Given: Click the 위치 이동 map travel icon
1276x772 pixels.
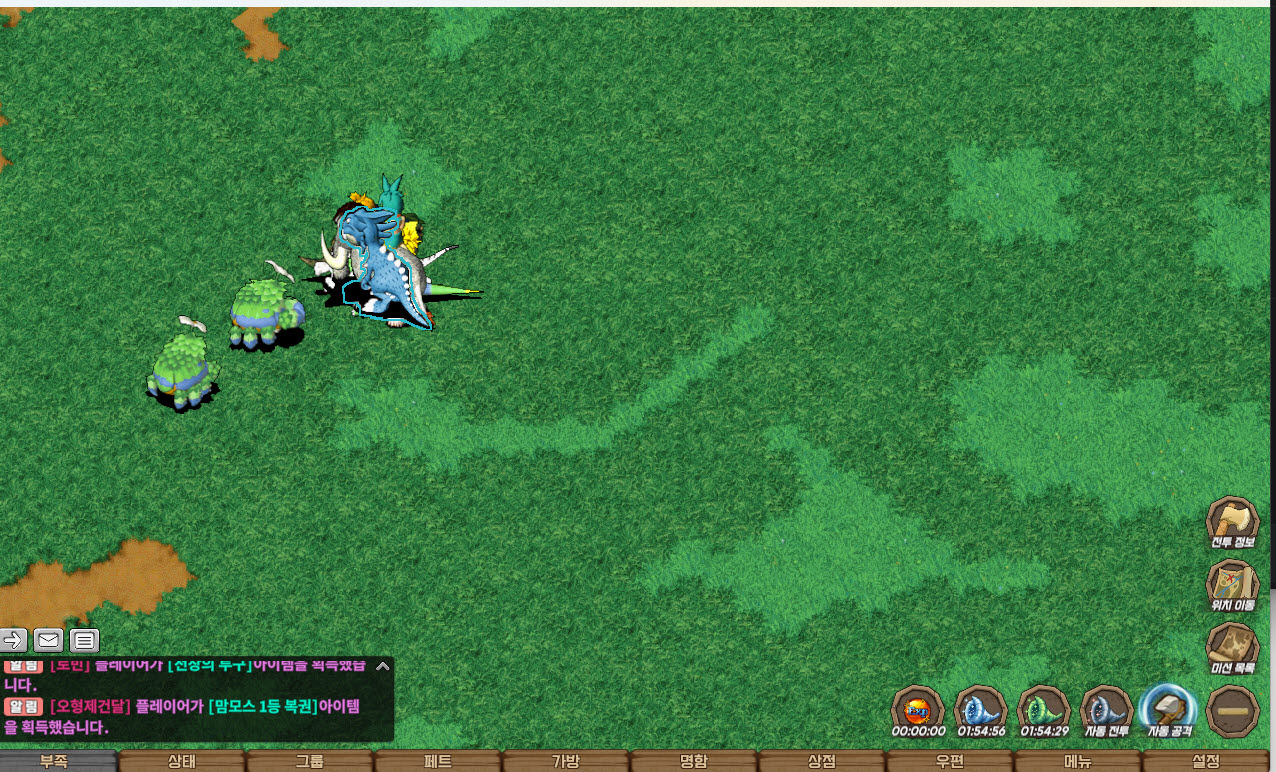Looking at the screenshot, I should coord(1232,584).
